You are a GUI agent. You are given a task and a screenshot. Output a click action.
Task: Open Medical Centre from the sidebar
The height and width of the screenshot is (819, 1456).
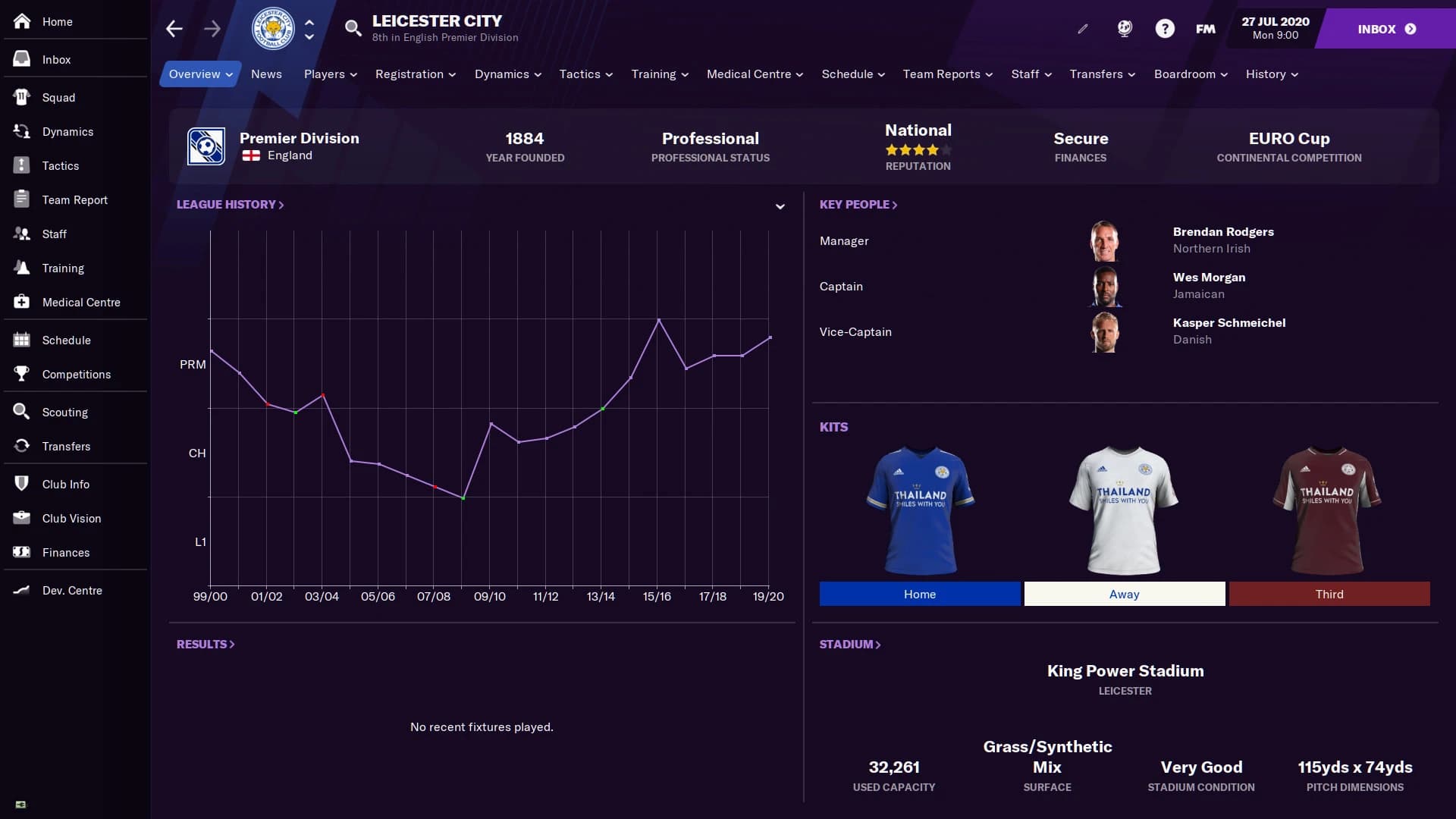click(x=80, y=302)
